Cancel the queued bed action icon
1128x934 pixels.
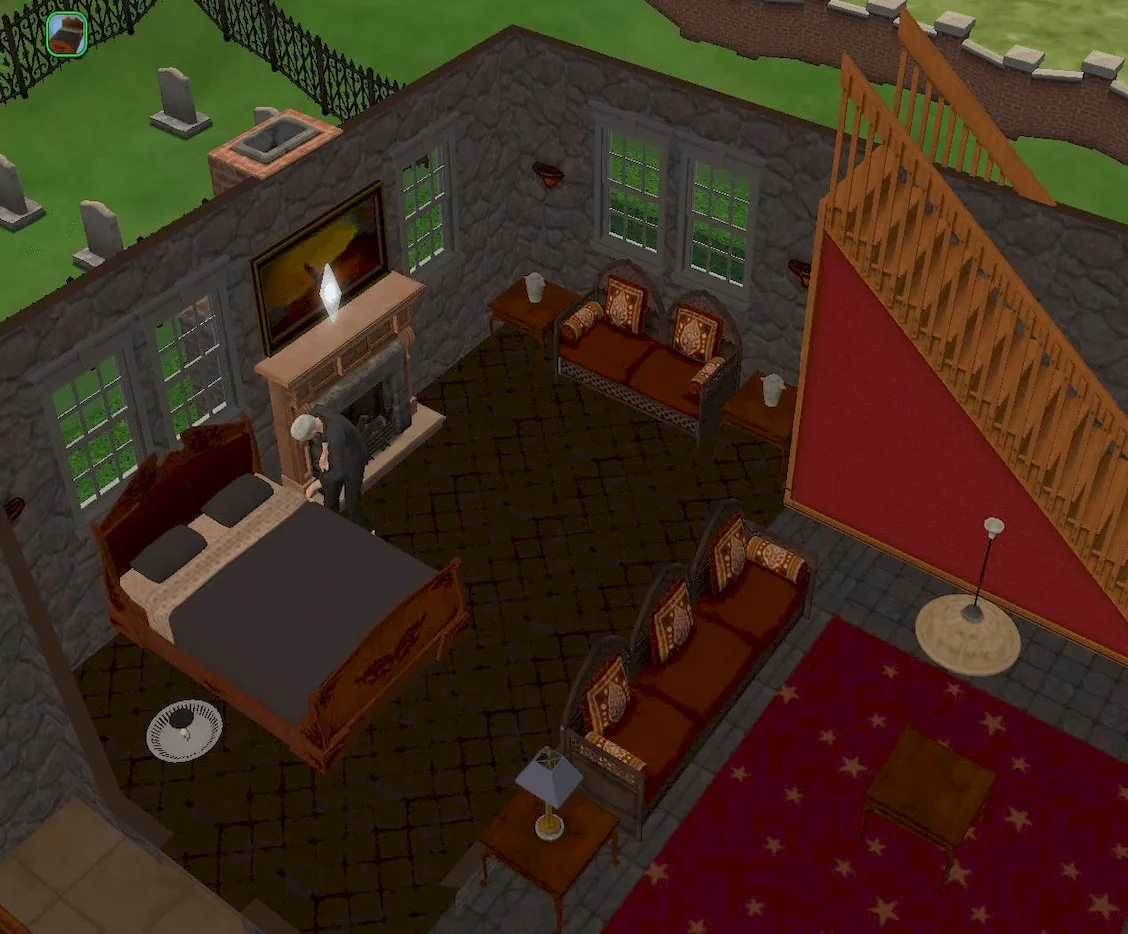(x=67, y=32)
